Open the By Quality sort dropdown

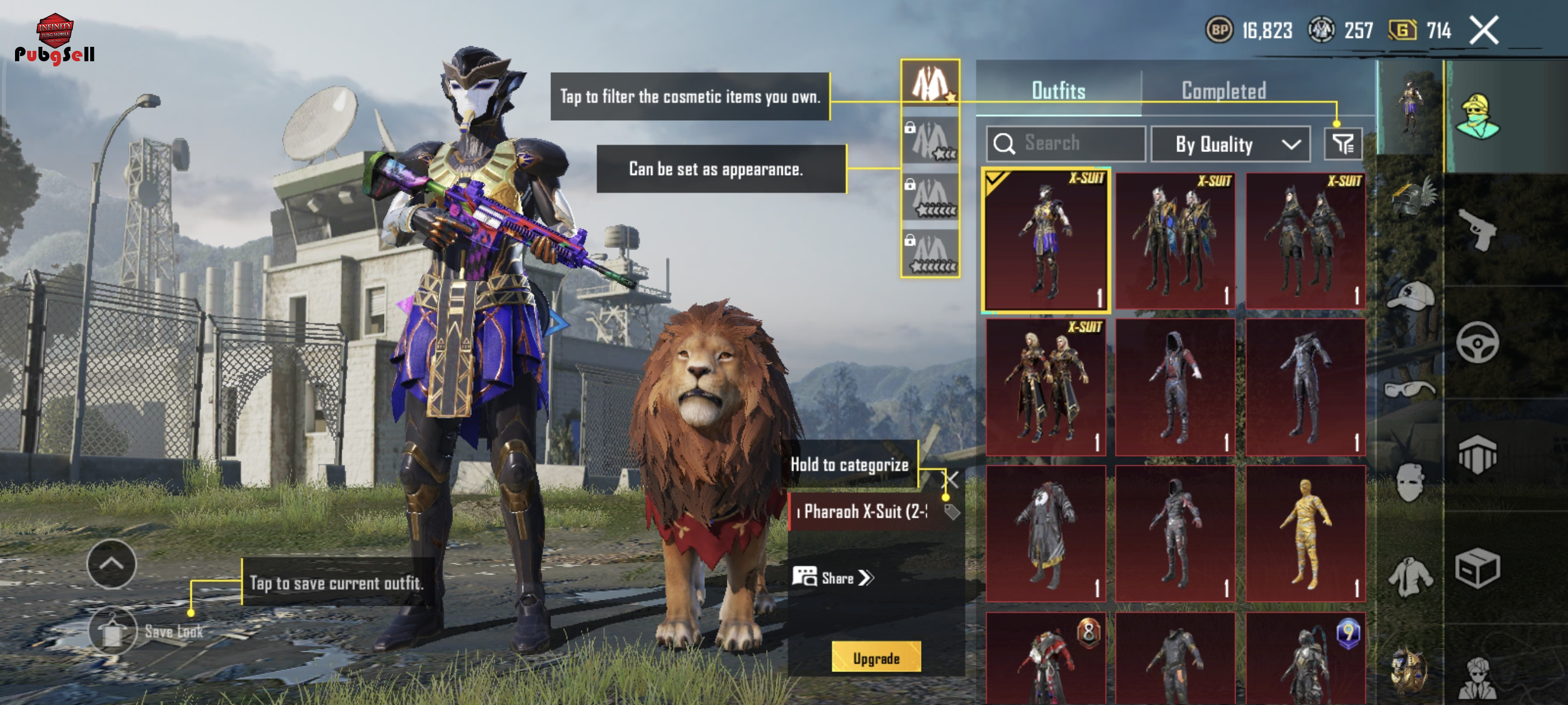click(1230, 145)
